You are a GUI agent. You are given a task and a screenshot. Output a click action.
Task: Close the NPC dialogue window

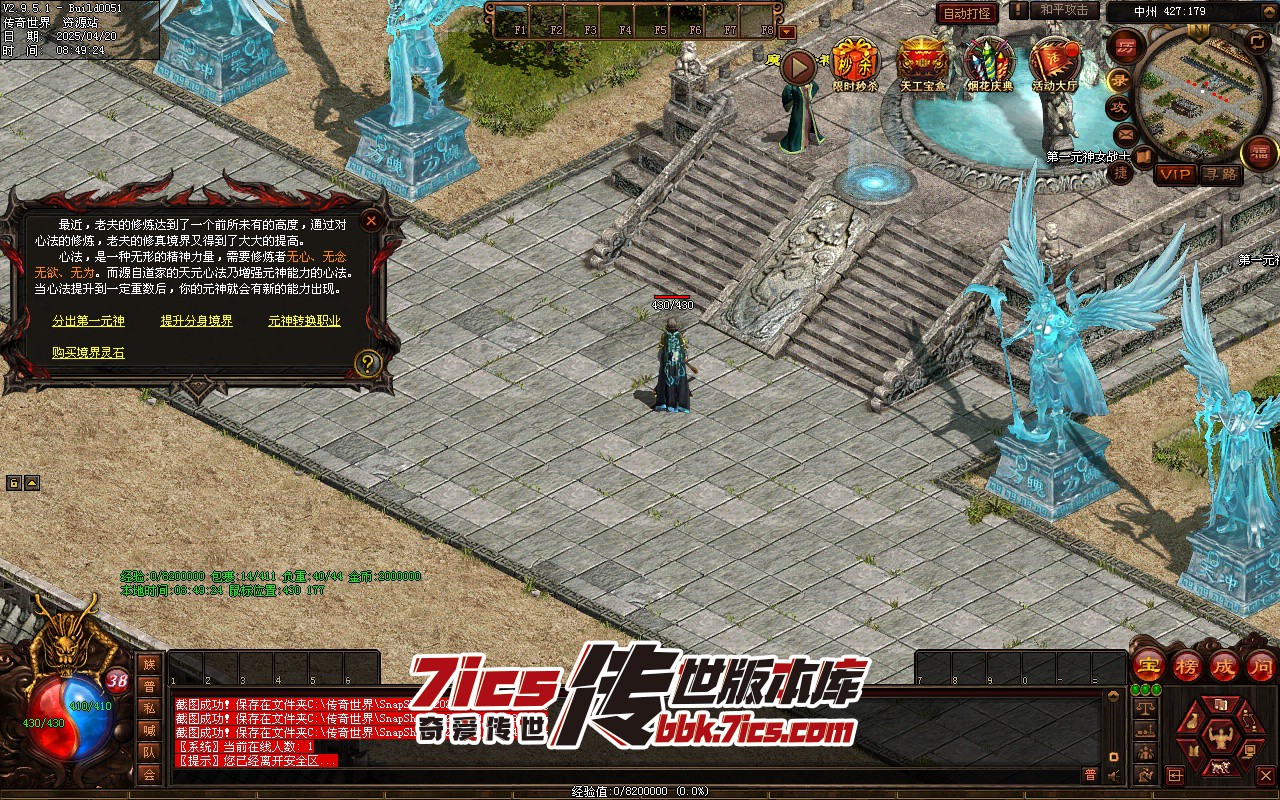pos(371,220)
